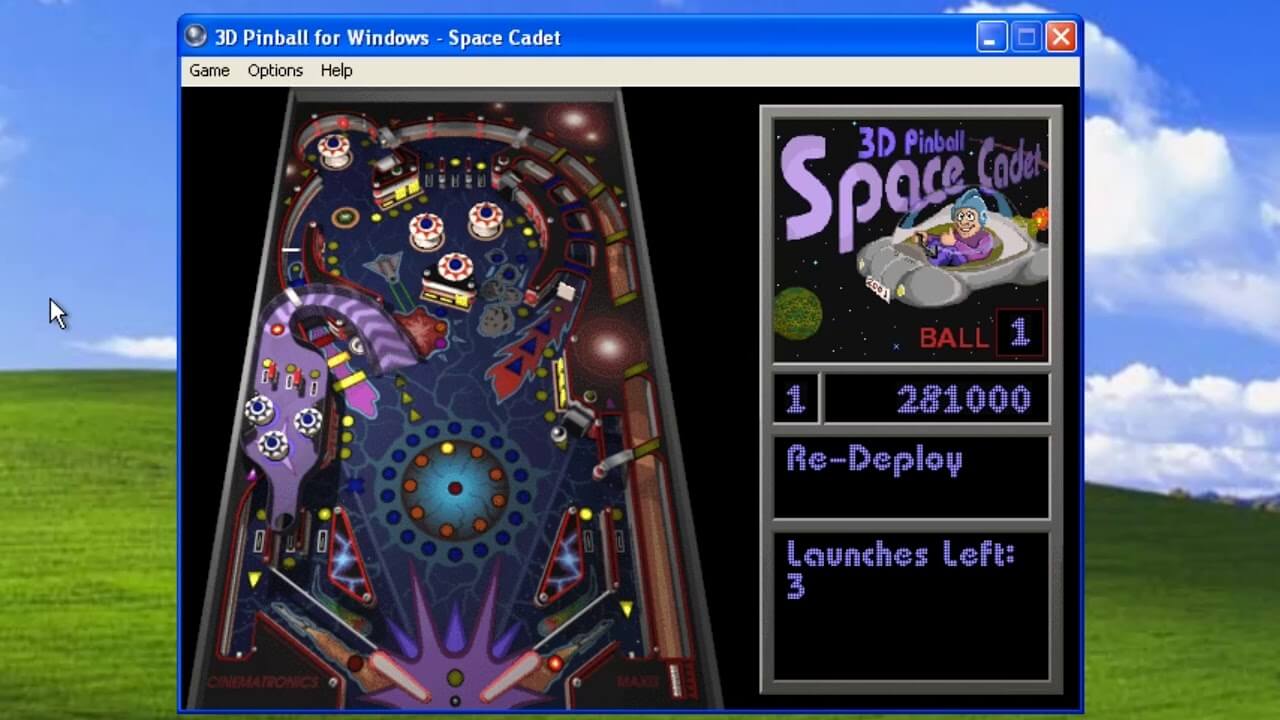Image resolution: width=1280 pixels, height=720 pixels.
Task: Open the Game menu
Action: point(208,70)
